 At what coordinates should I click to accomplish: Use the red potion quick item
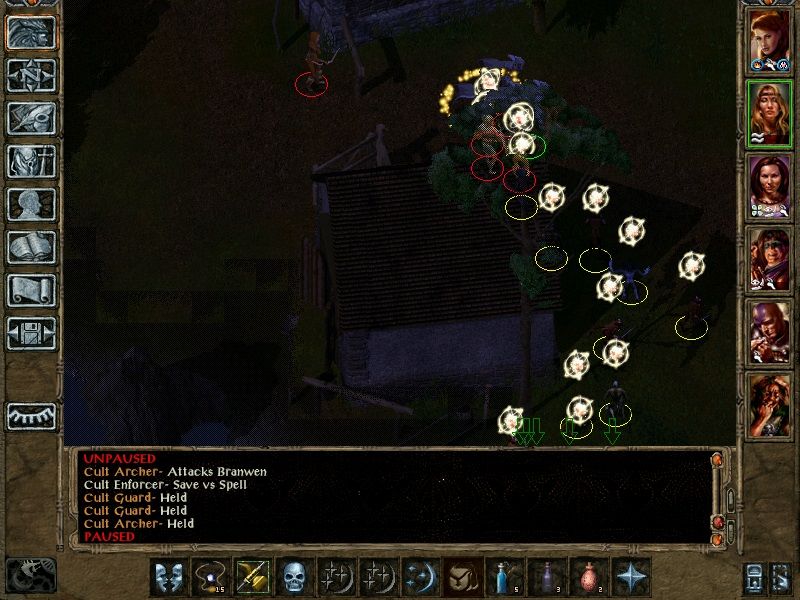click(x=586, y=577)
